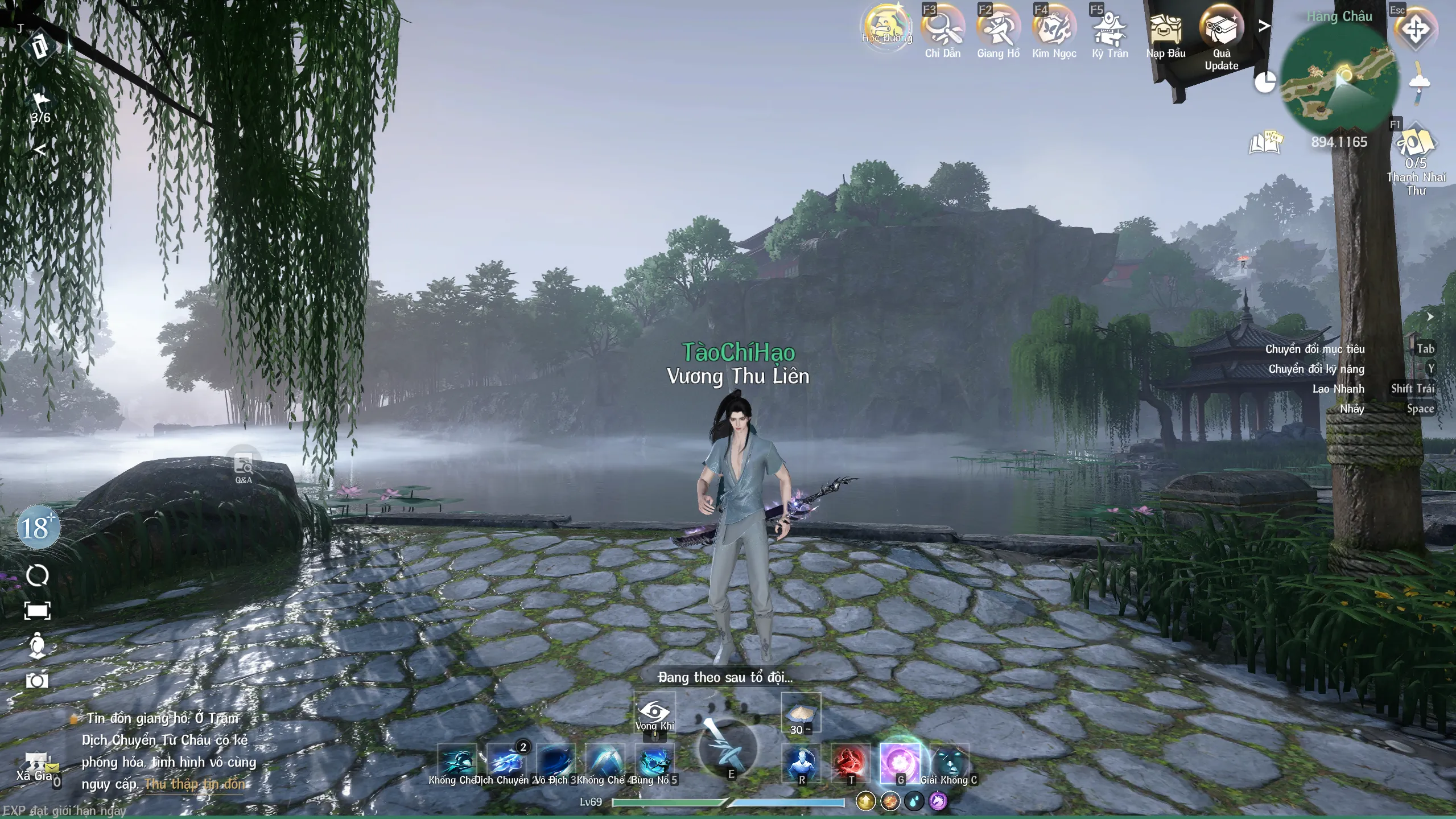Screen dimensions: 1456x819
Task: Open the Nạp Đầu chest reward
Action: tap(1165, 30)
